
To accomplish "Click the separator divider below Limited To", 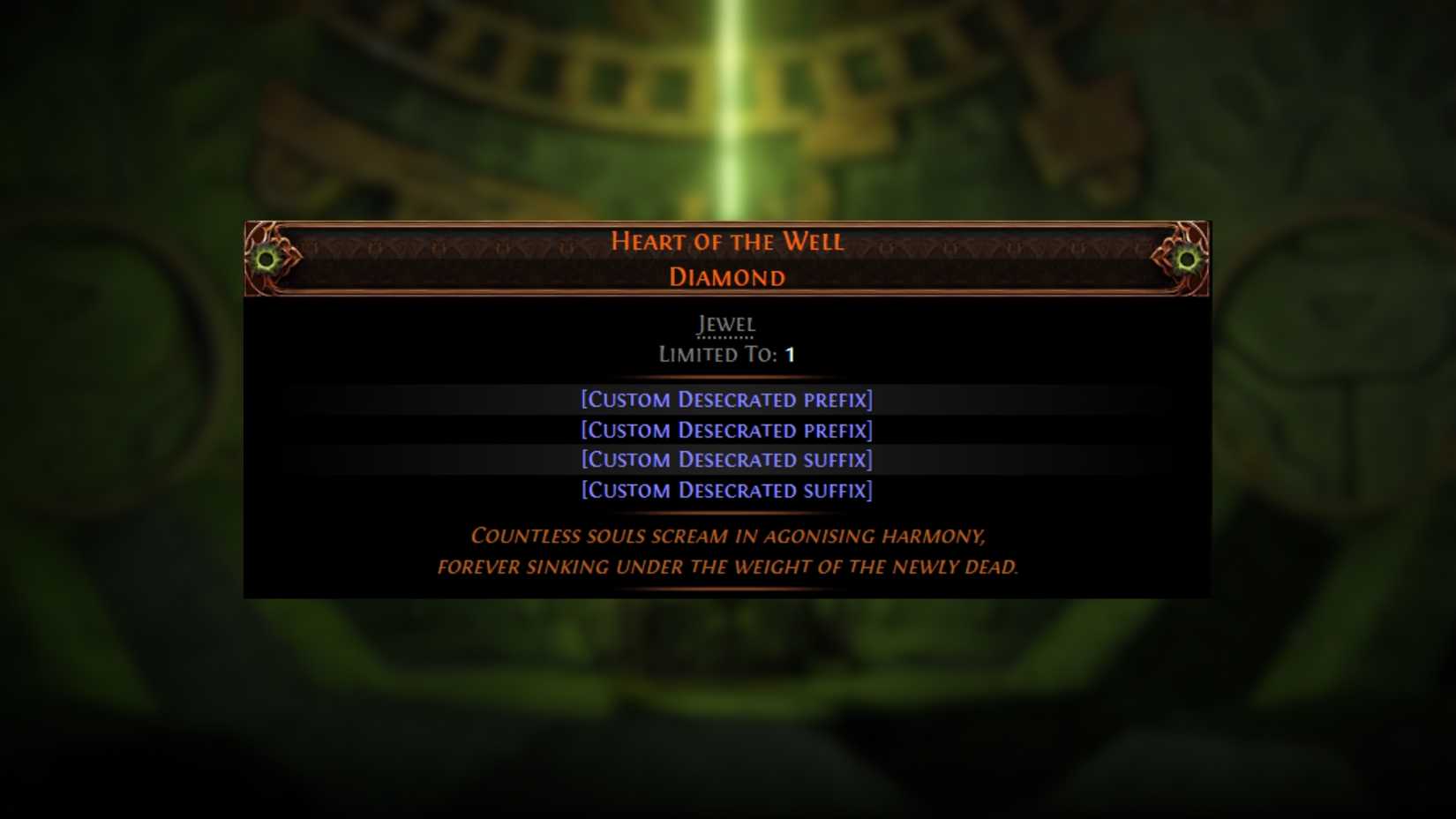I will click(x=726, y=378).
